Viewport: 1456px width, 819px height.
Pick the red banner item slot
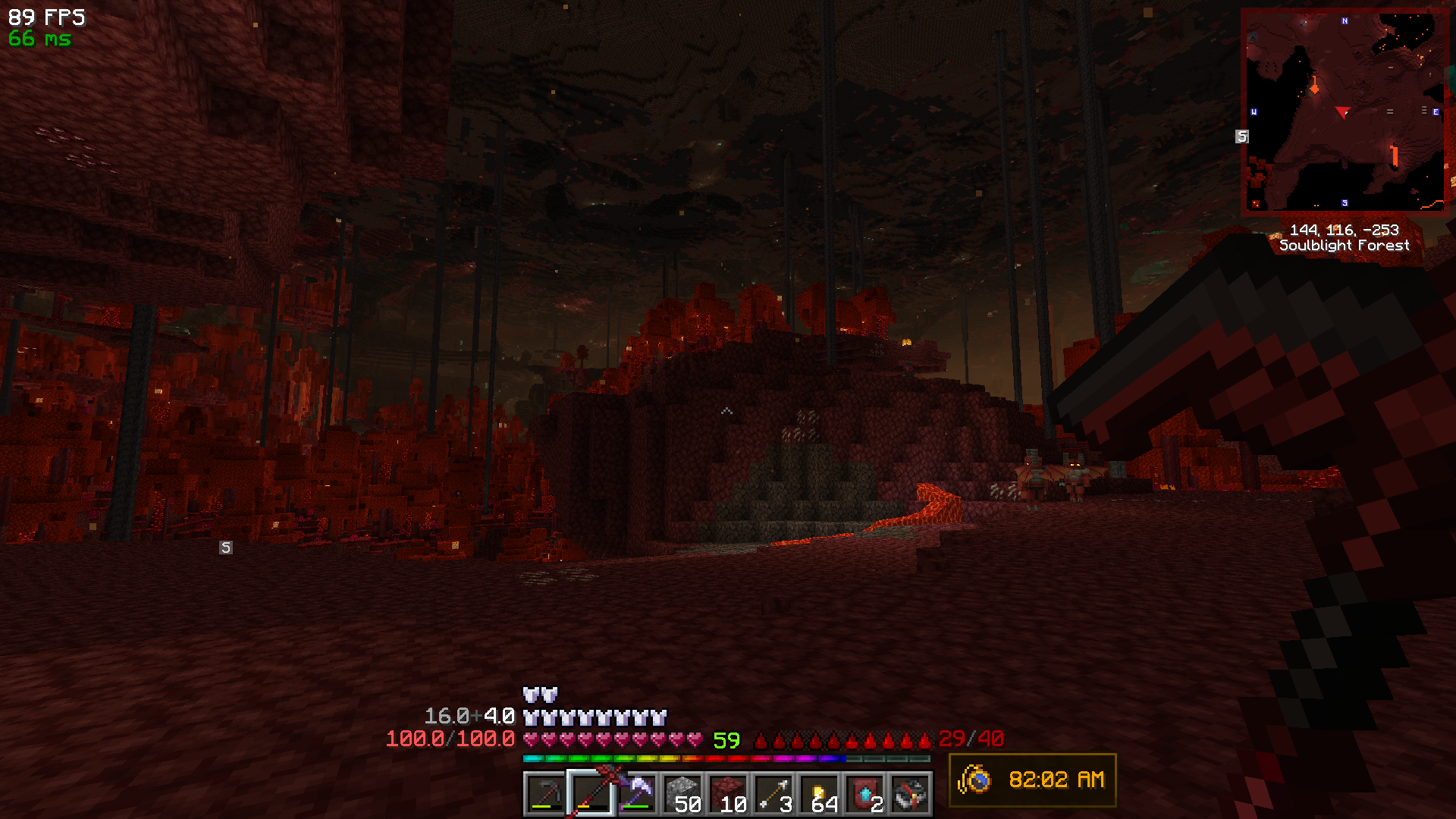865,794
